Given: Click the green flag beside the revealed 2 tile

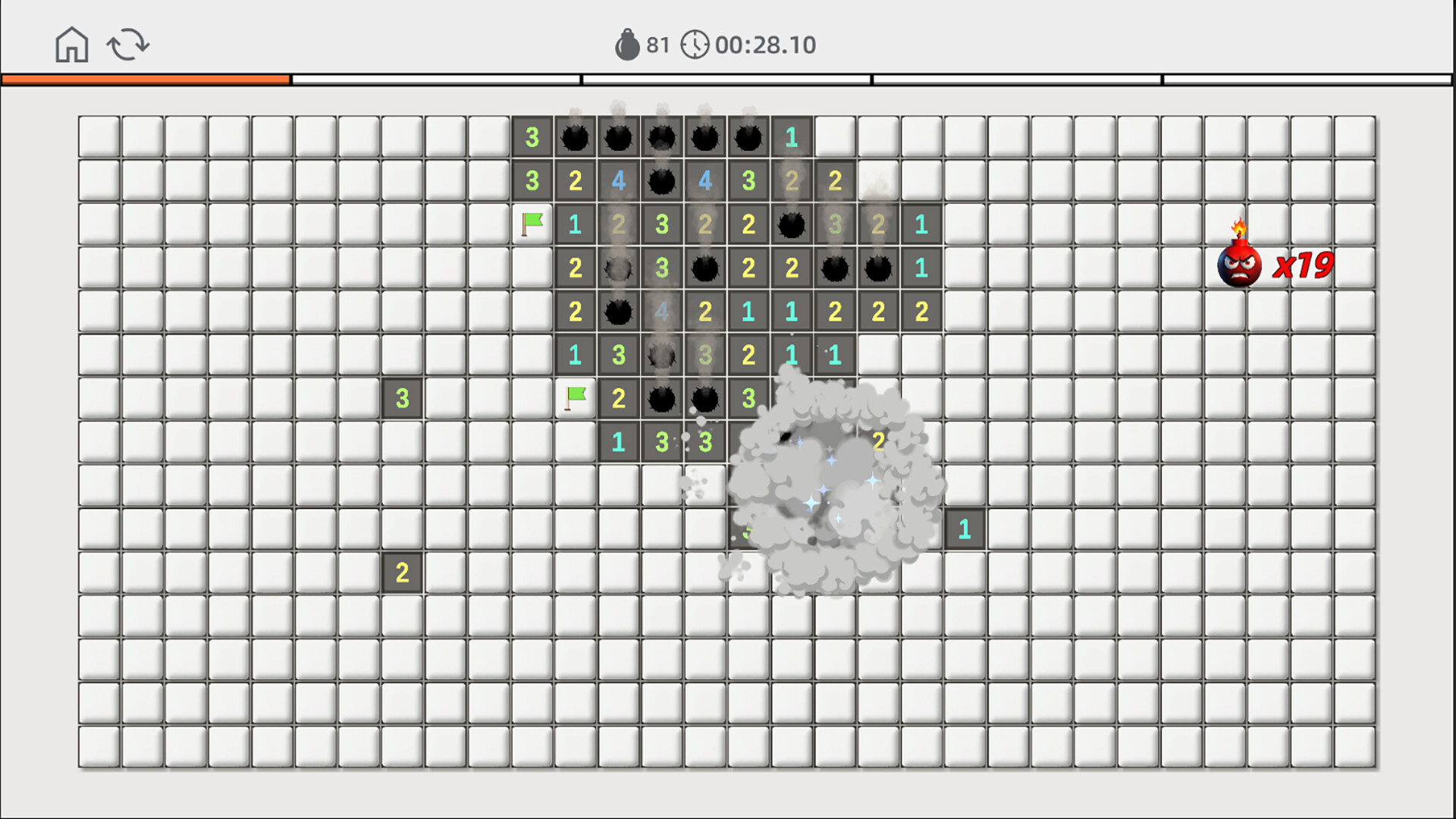Looking at the screenshot, I should click(575, 397).
